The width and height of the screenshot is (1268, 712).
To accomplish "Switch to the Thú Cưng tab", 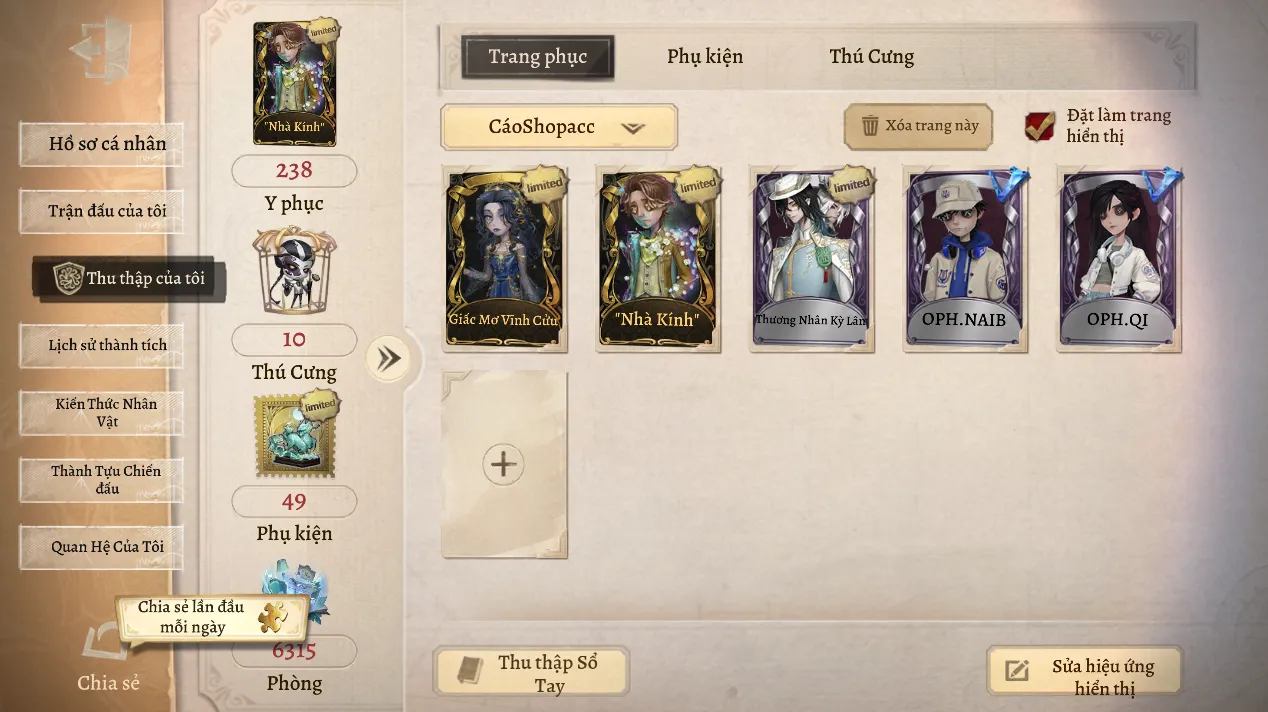I will 871,57.
